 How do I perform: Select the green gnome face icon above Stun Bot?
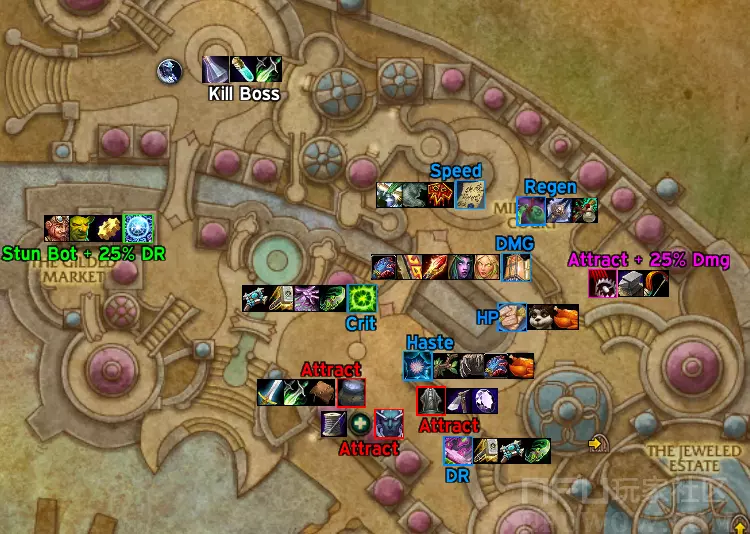click(84, 228)
